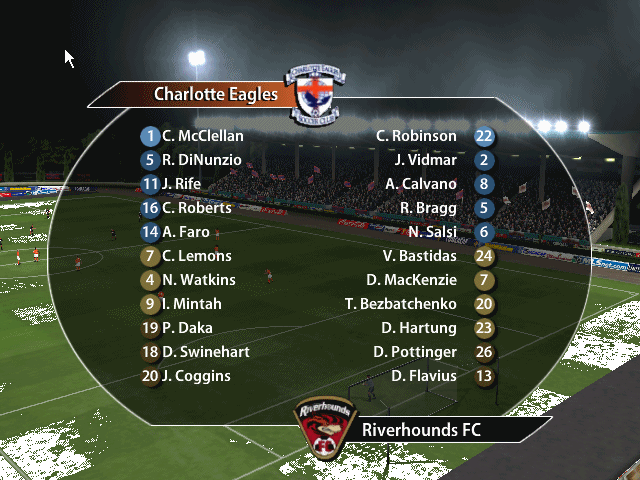Choose T. Bezbatchenko from the lineup
The width and height of the screenshot is (640, 480).
pos(400,304)
